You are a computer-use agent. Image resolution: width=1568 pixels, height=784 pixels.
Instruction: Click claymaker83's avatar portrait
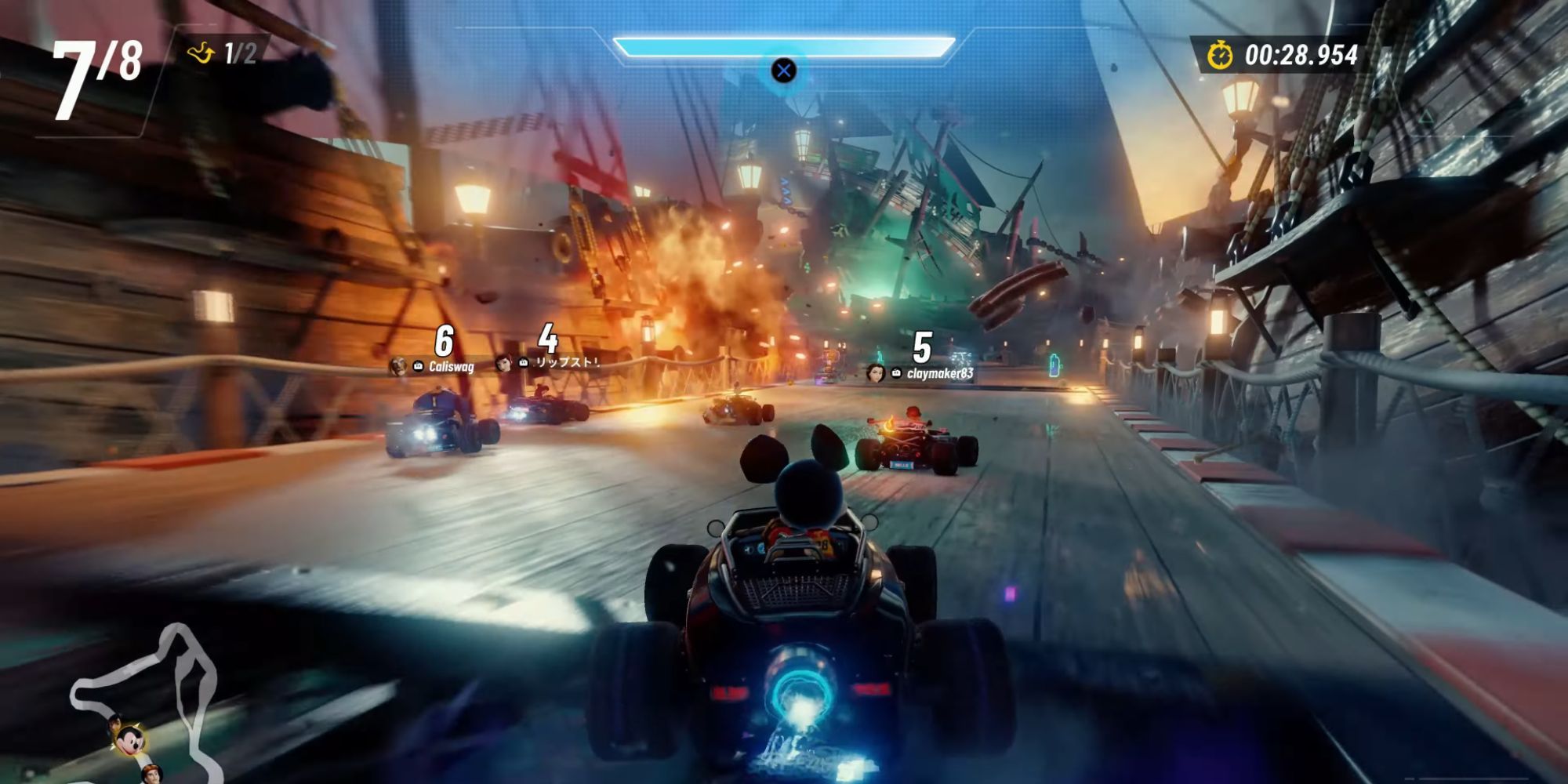874,372
